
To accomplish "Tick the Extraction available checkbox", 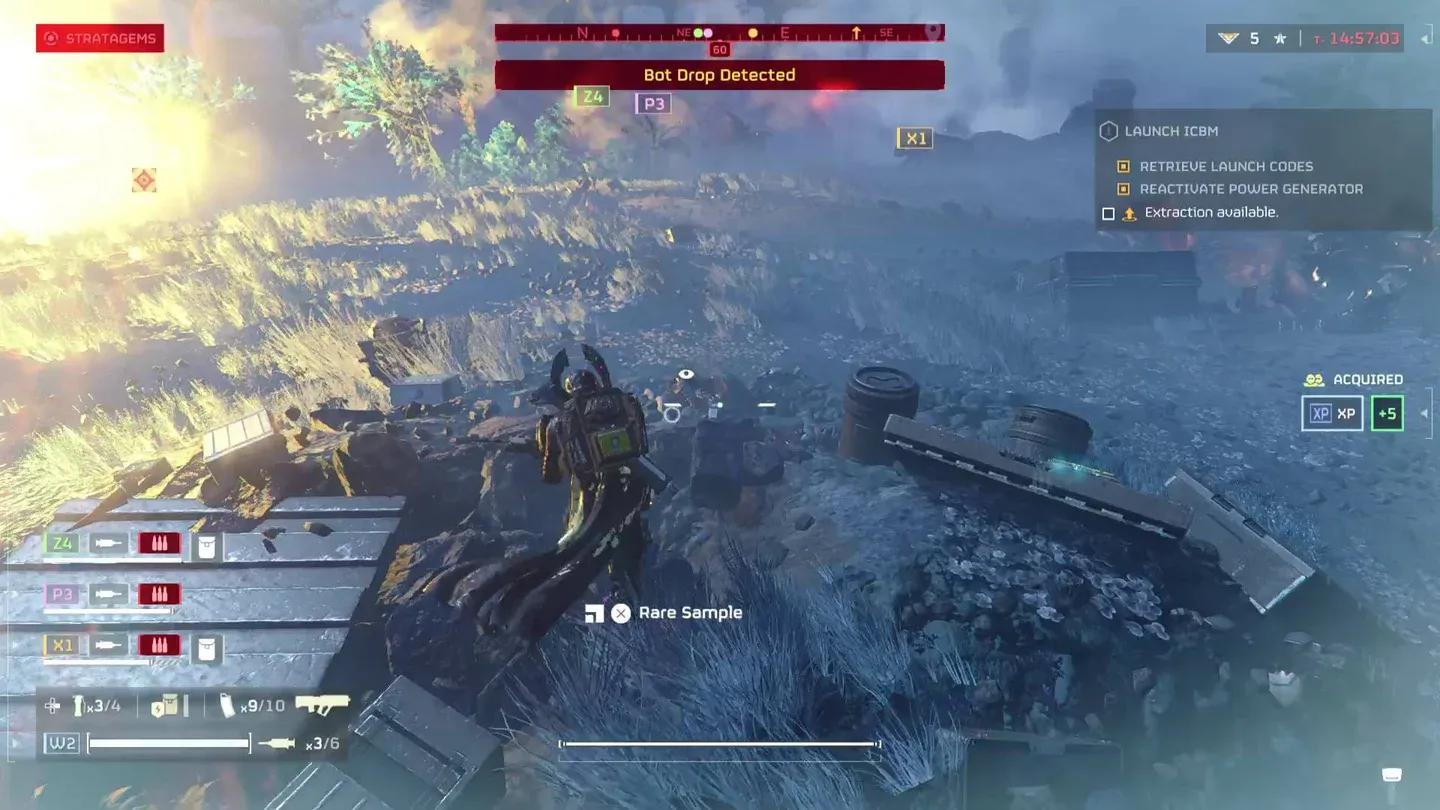I will coord(1108,213).
